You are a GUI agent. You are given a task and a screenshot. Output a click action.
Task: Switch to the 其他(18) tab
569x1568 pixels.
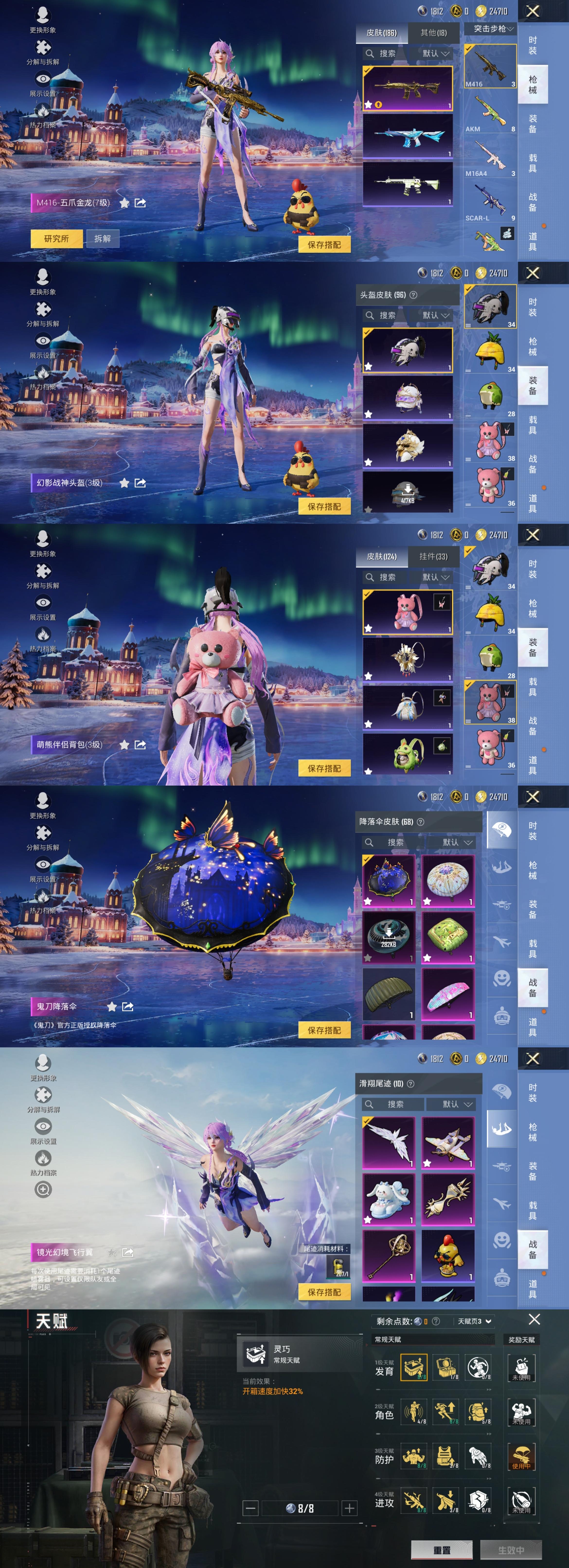click(433, 33)
